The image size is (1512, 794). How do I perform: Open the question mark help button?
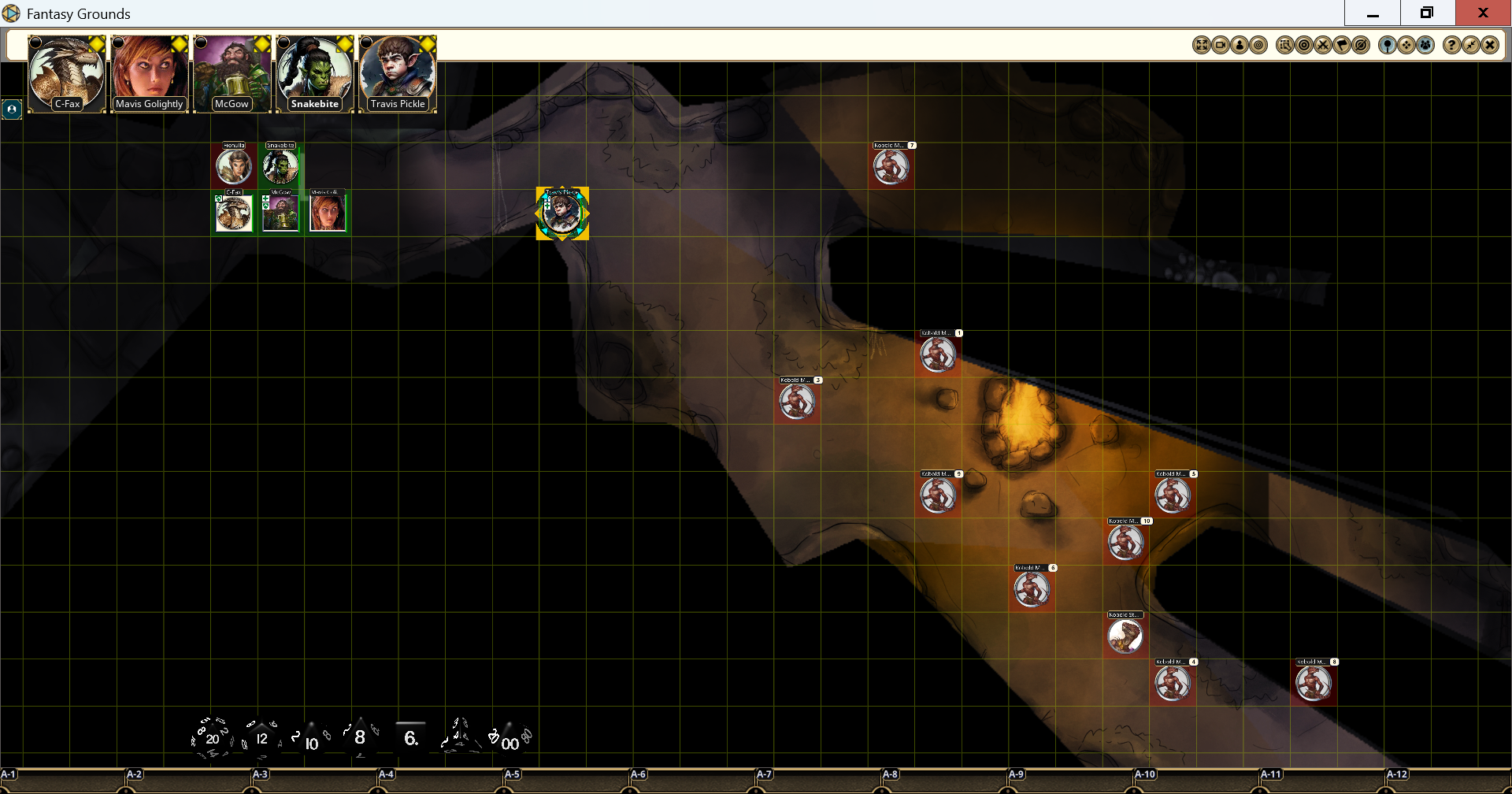click(x=1451, y=45)
